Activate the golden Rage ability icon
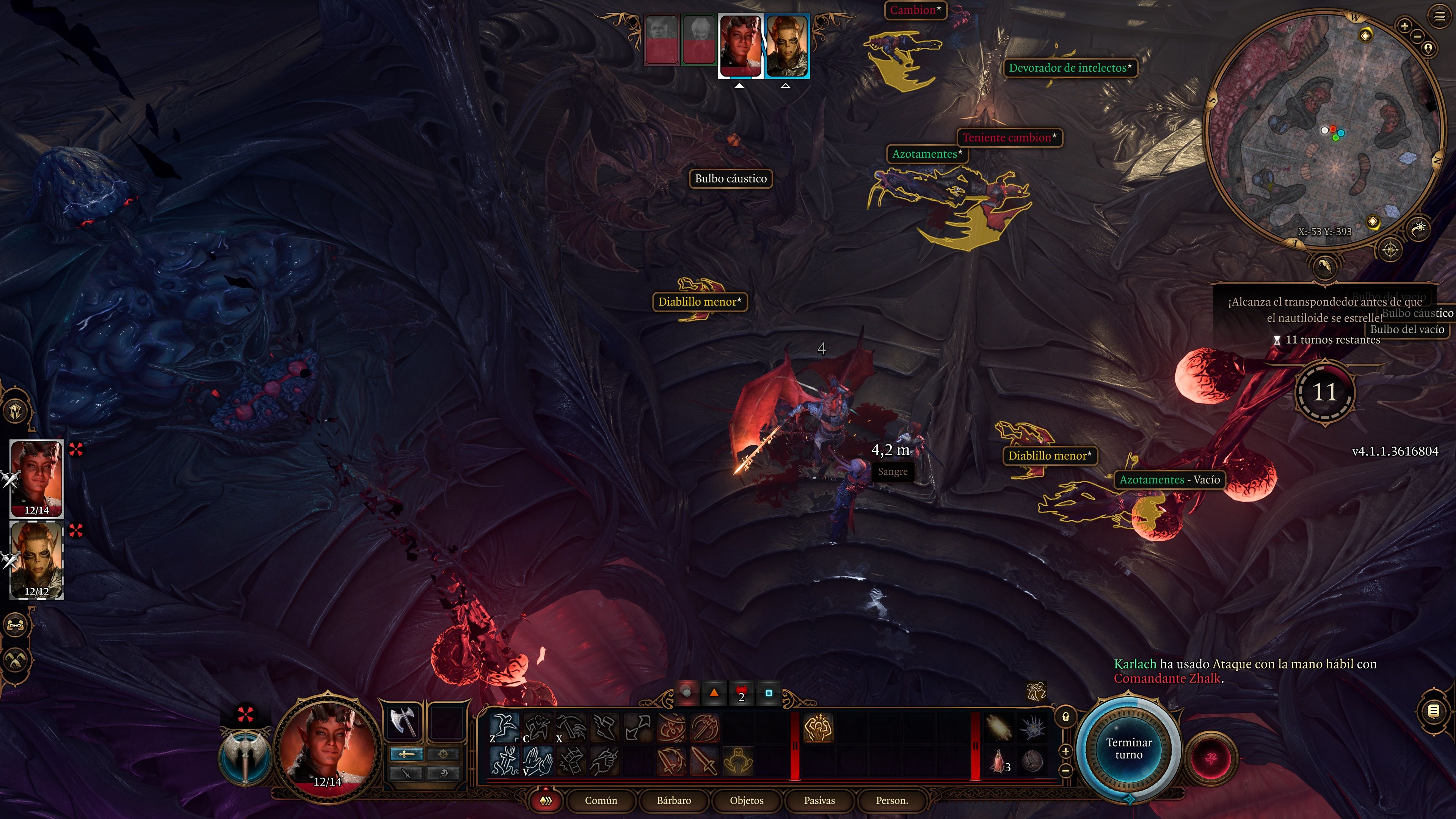1456x819 pixels. coord(817,728)
